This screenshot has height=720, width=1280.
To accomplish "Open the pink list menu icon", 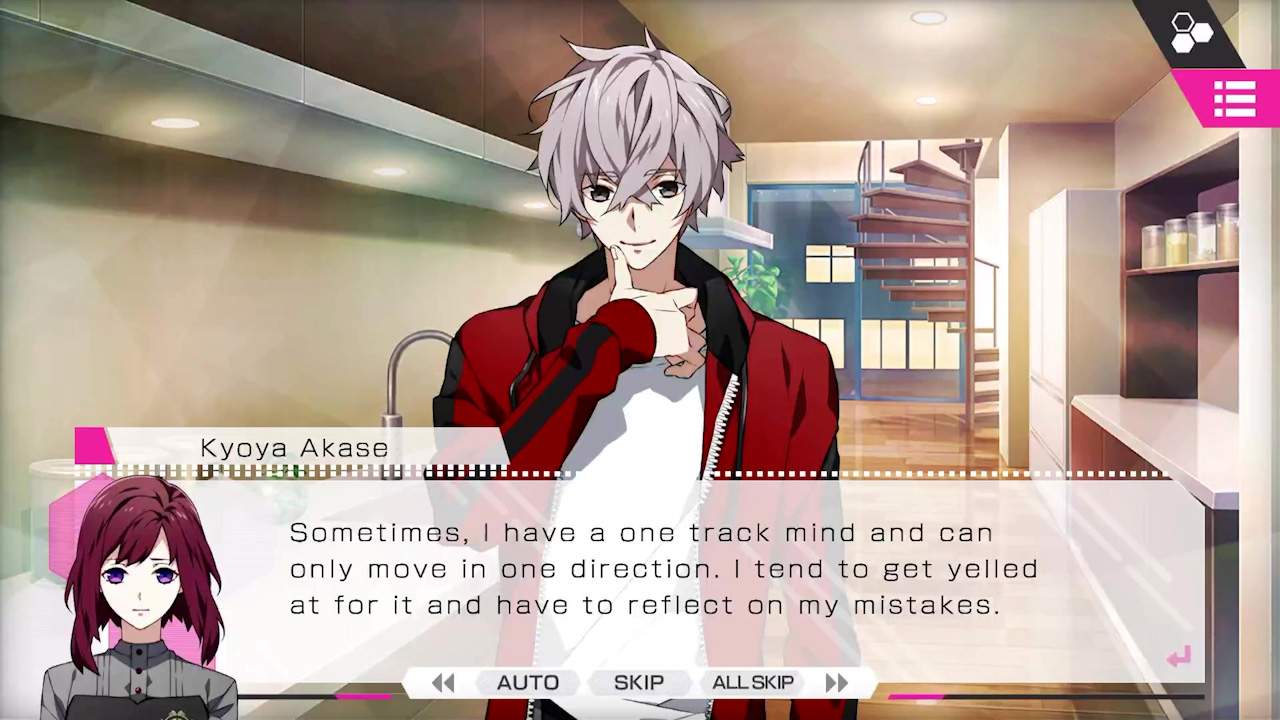I will (x=1235, y=98).
